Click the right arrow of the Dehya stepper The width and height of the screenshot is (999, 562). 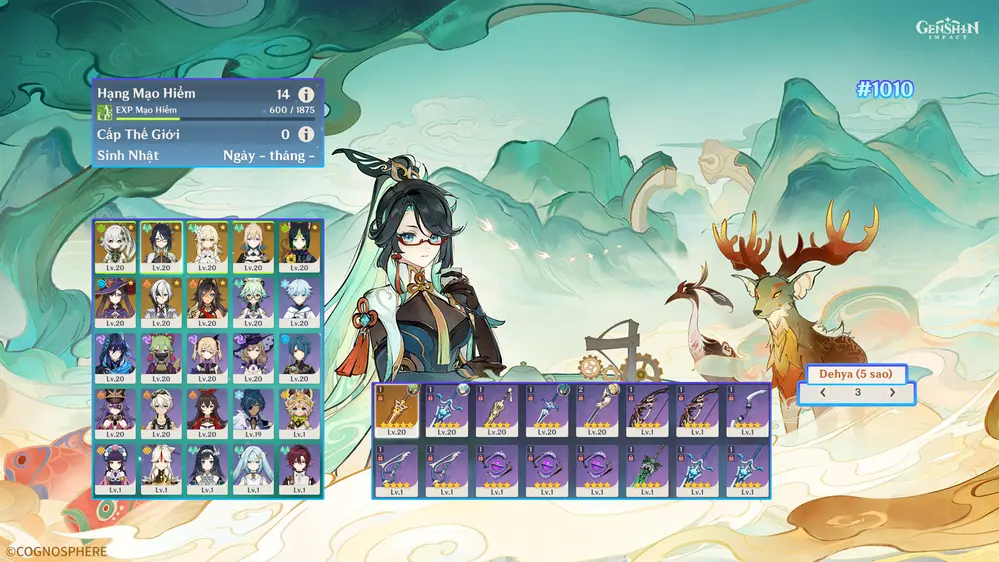click(x=892, y=393)
